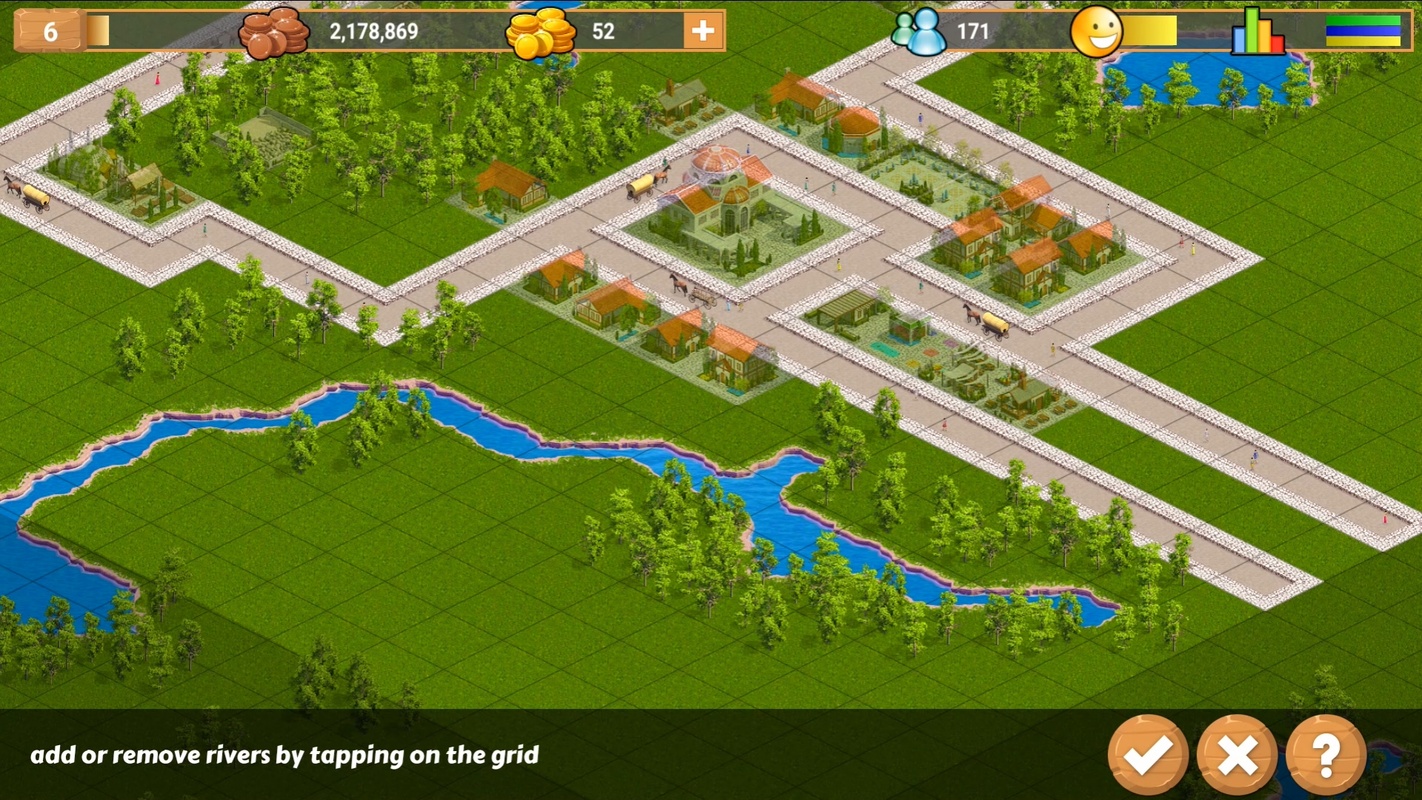Screen dimensions: 1422x800
Task: Show population details via the people icon
Action: 919,32
